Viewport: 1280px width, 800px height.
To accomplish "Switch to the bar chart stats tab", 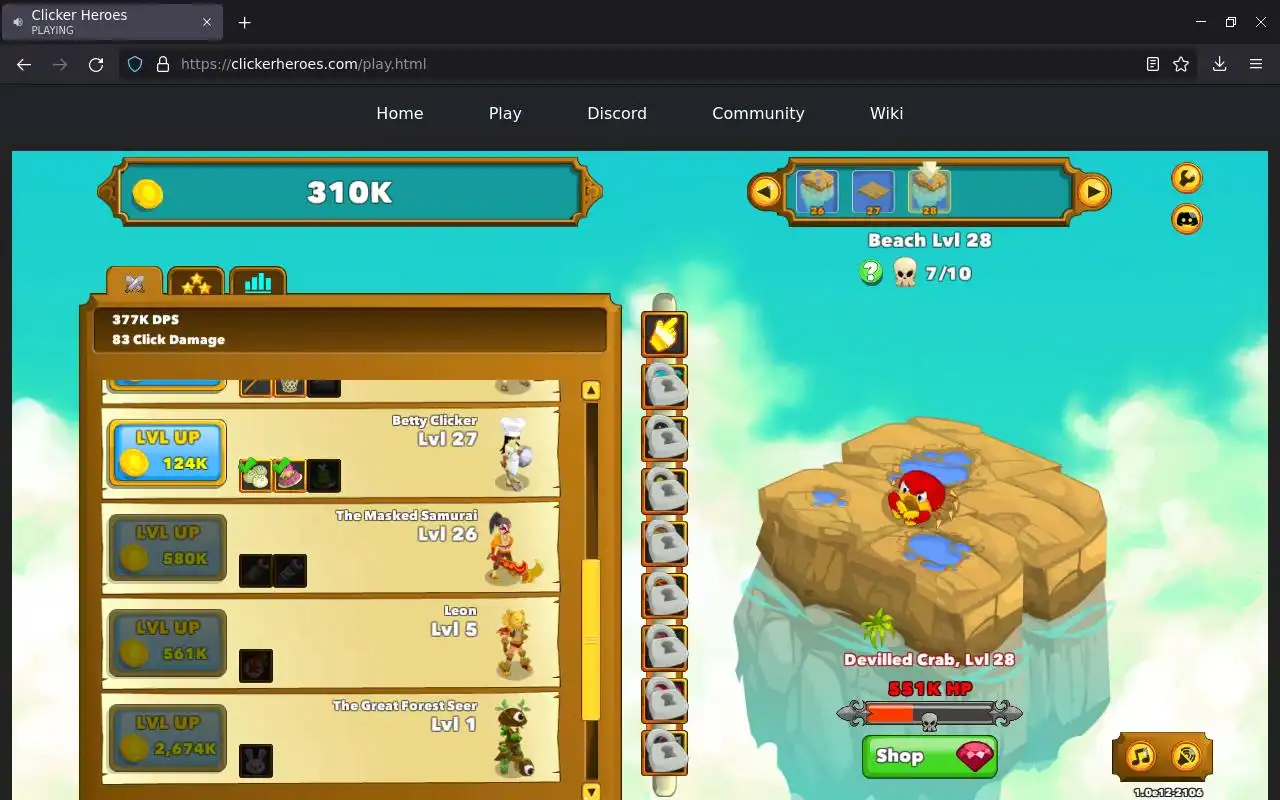I will 258,283.
